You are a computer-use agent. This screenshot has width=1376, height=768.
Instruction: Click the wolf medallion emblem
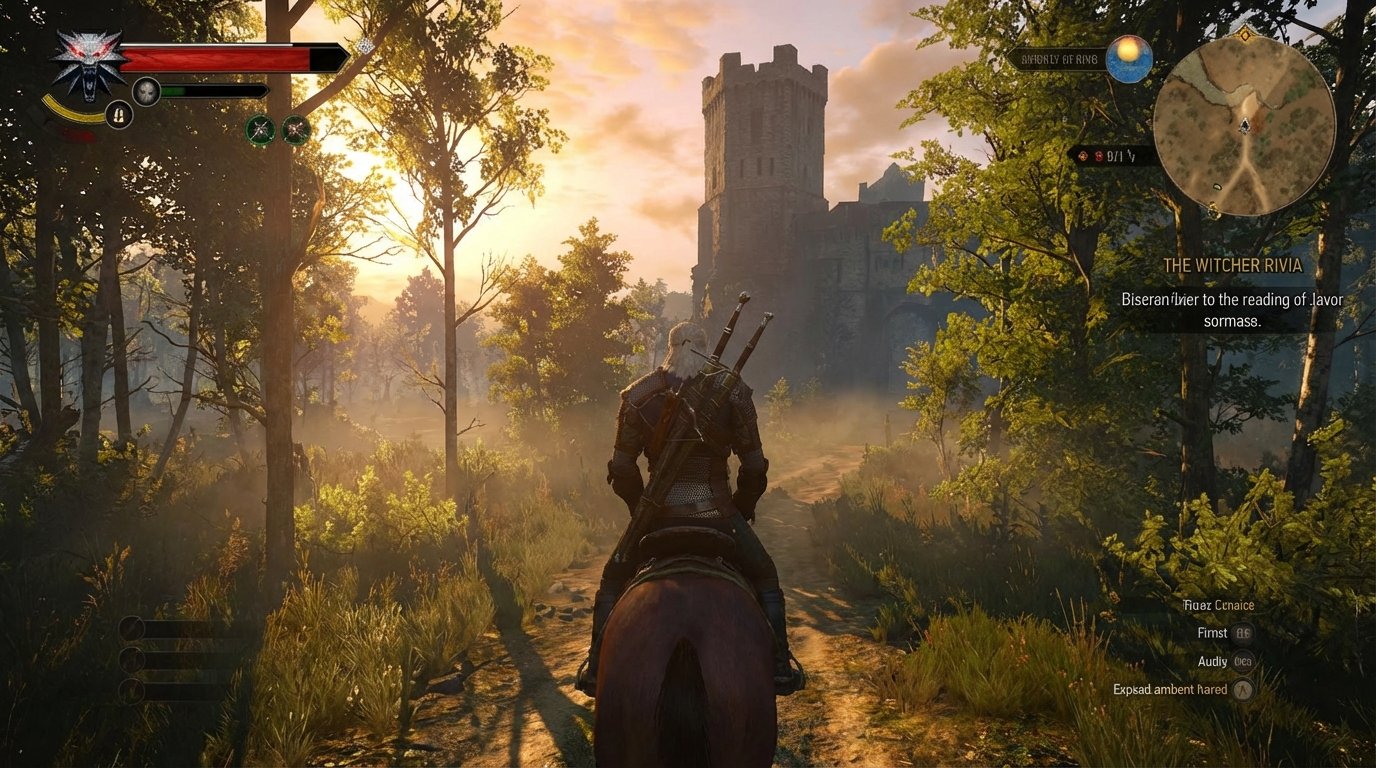tap(88, 64)
